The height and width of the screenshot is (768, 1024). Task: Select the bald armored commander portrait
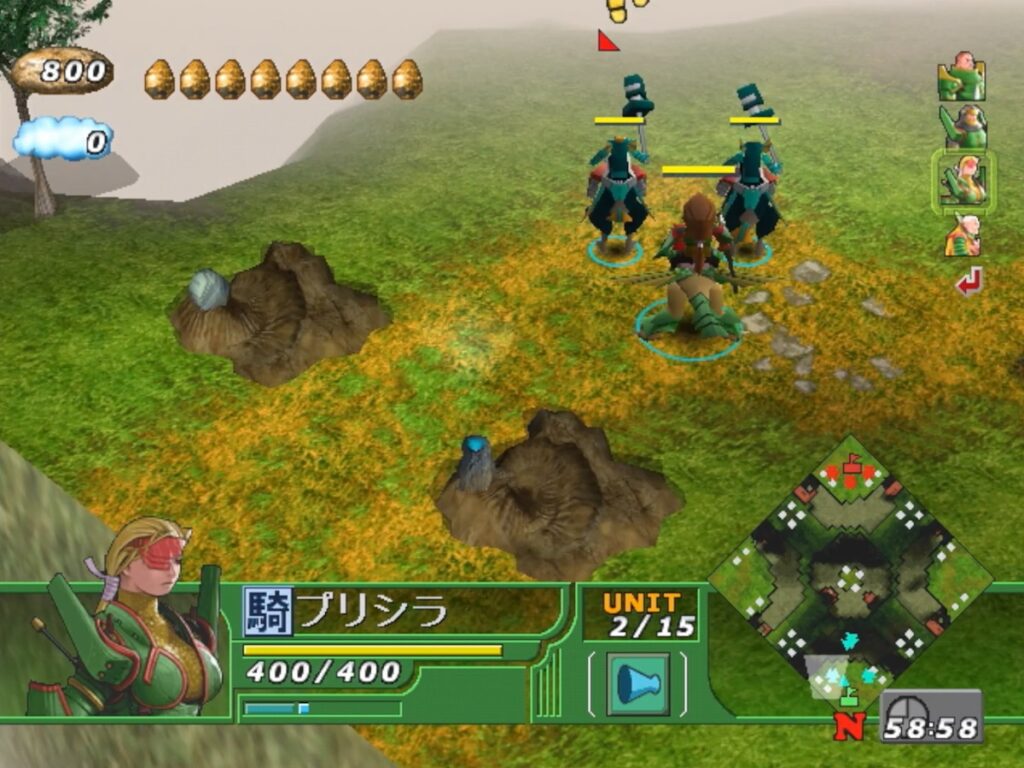(961, 77)
